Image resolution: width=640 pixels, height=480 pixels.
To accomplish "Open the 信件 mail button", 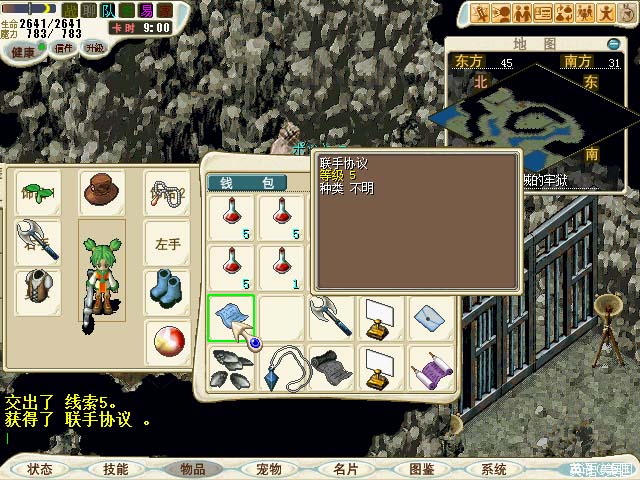I will coord(64,47).
